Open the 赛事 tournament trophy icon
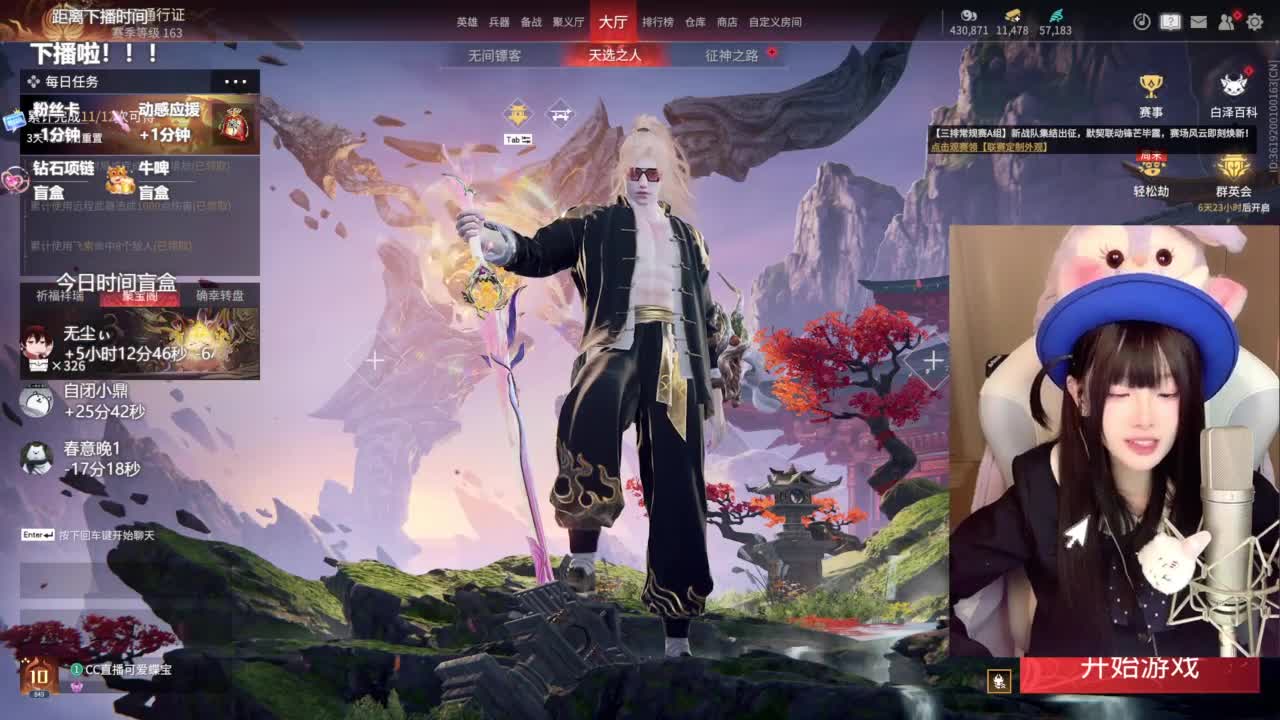Image resolution: width=1280 pixels, height=720 pixels. click(1153, 87)
